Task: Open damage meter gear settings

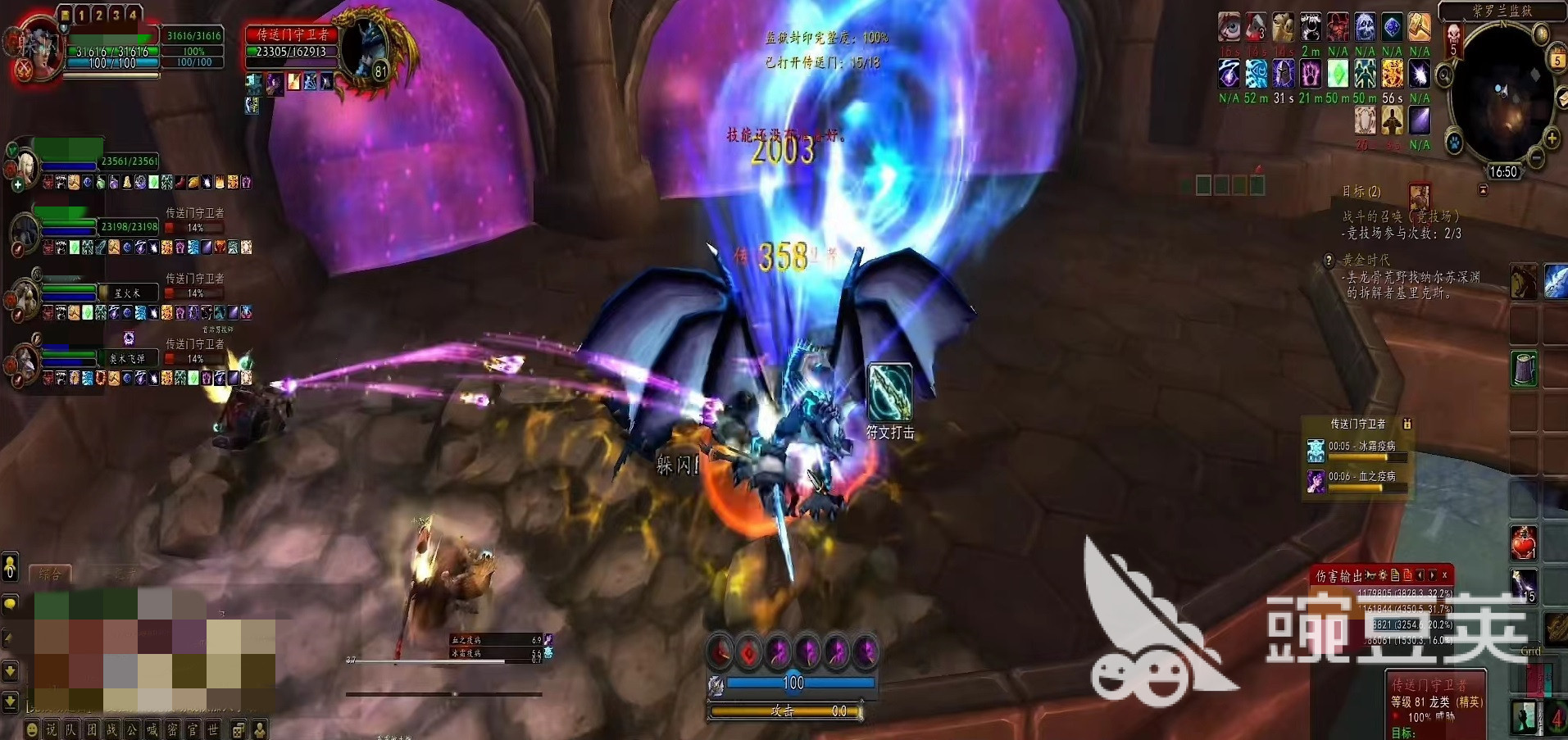Action: coord(1383,575)
